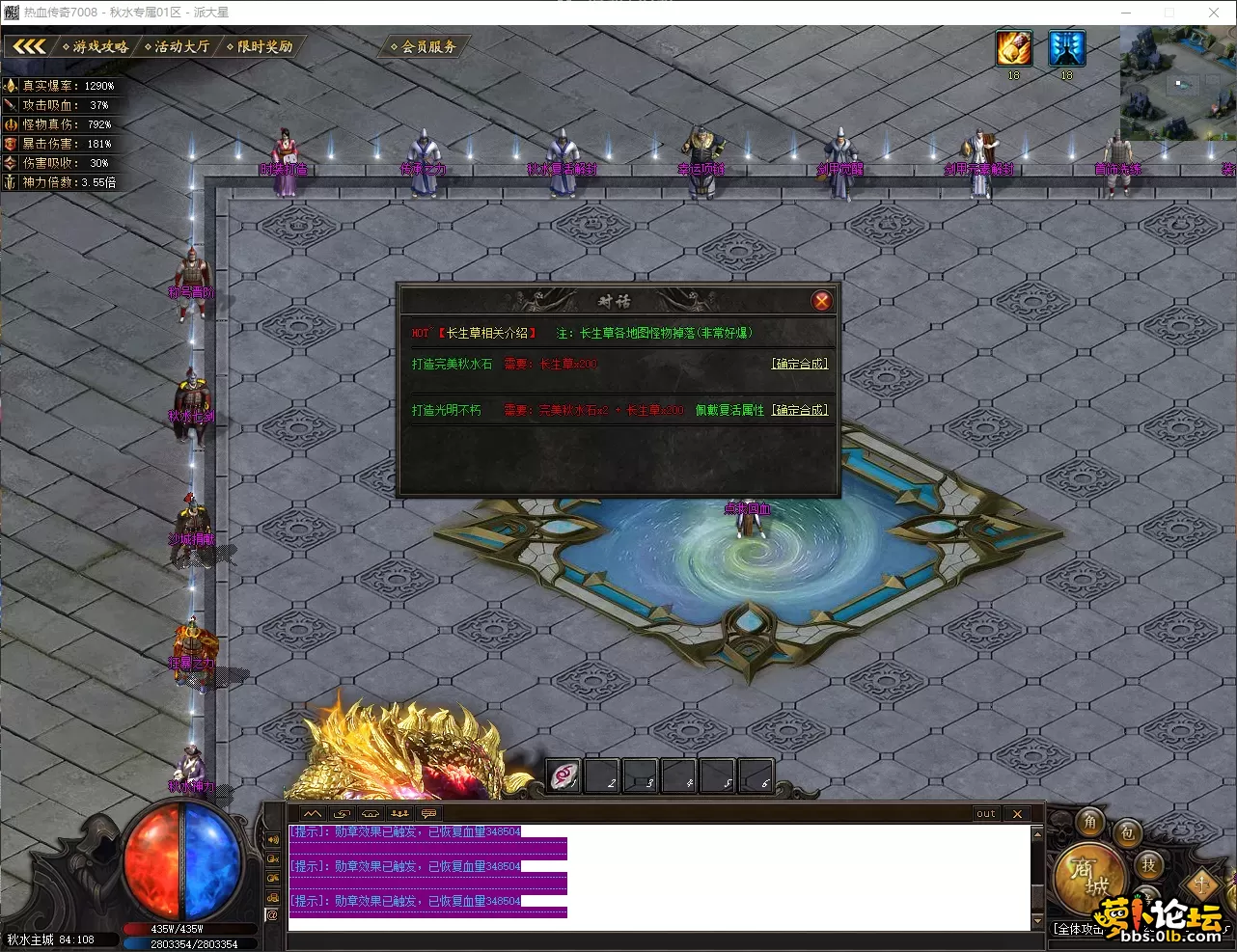Image resolution: width=1237 pixels, height=952 pixels.
Task: Close the 对话 dialog window
Action: [x=821, y=301]
